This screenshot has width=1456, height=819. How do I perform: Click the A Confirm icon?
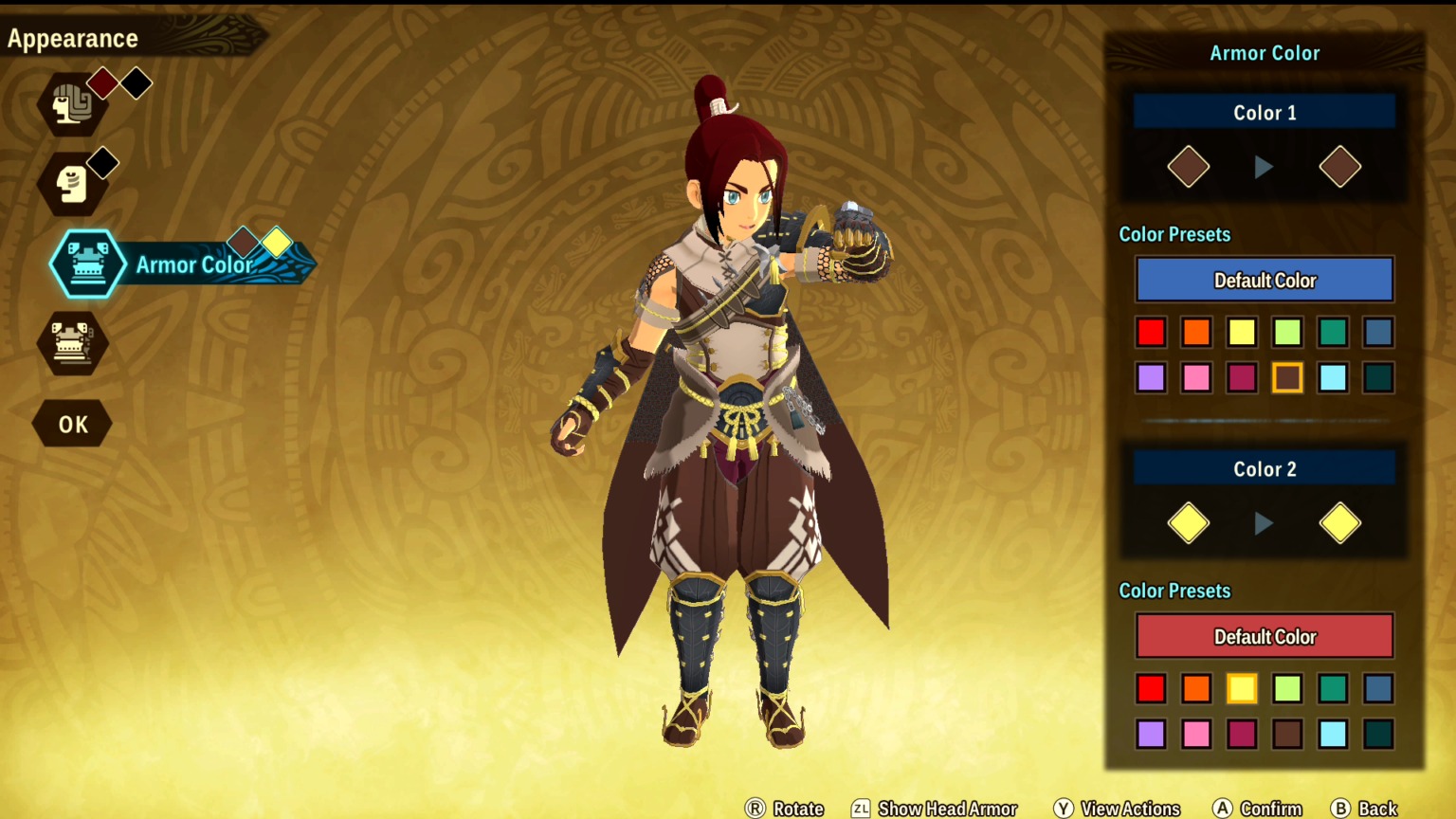[x=1224, y=809]
